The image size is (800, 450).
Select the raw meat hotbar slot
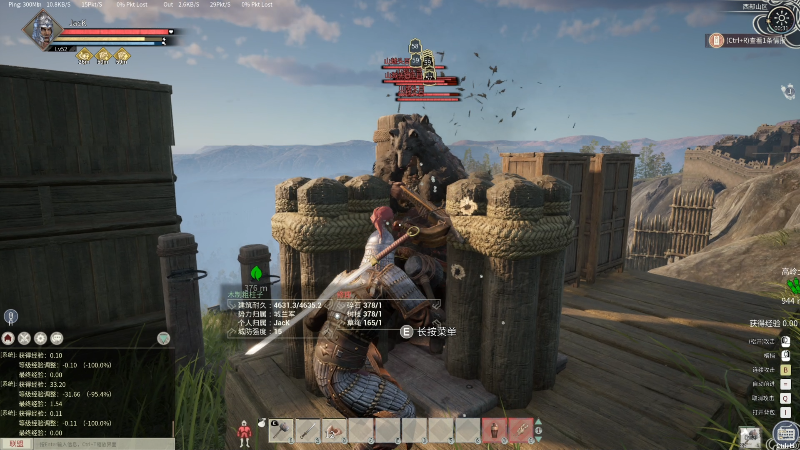click(x=335, y=431)
